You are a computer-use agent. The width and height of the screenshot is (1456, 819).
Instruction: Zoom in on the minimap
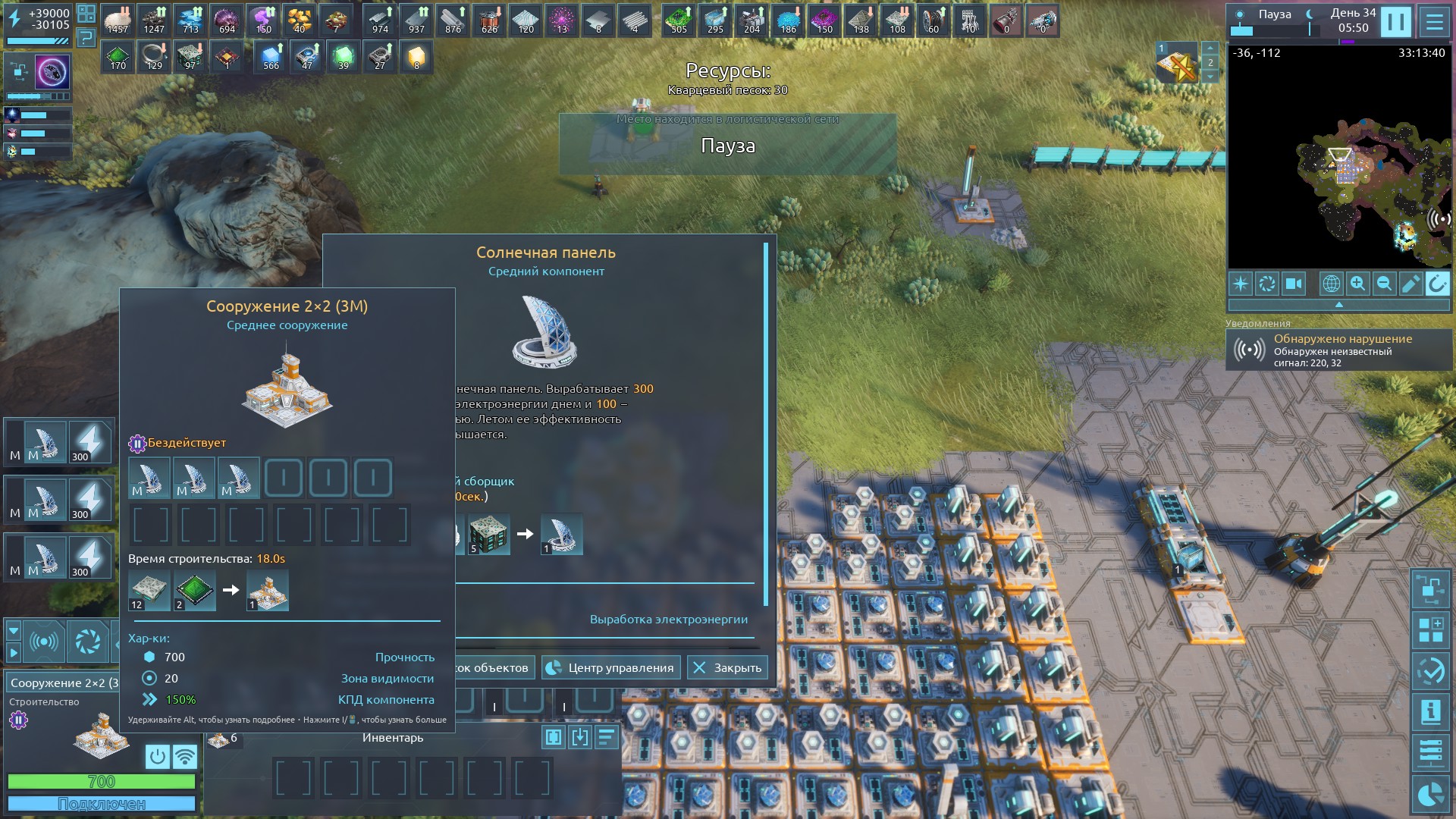[x=1357, y=284]
